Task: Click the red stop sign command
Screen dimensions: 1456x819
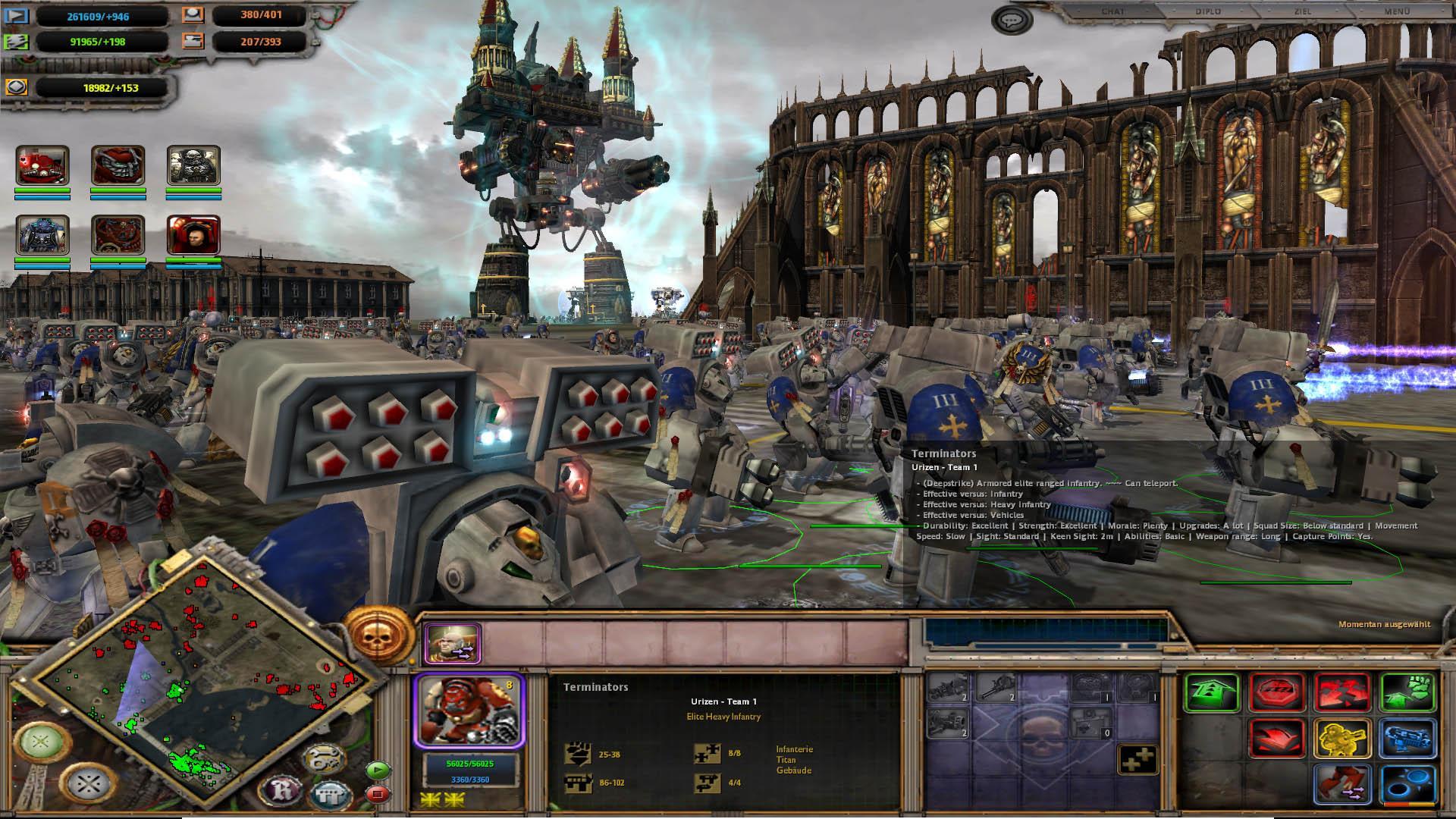Action: [x=1277, y=692]
